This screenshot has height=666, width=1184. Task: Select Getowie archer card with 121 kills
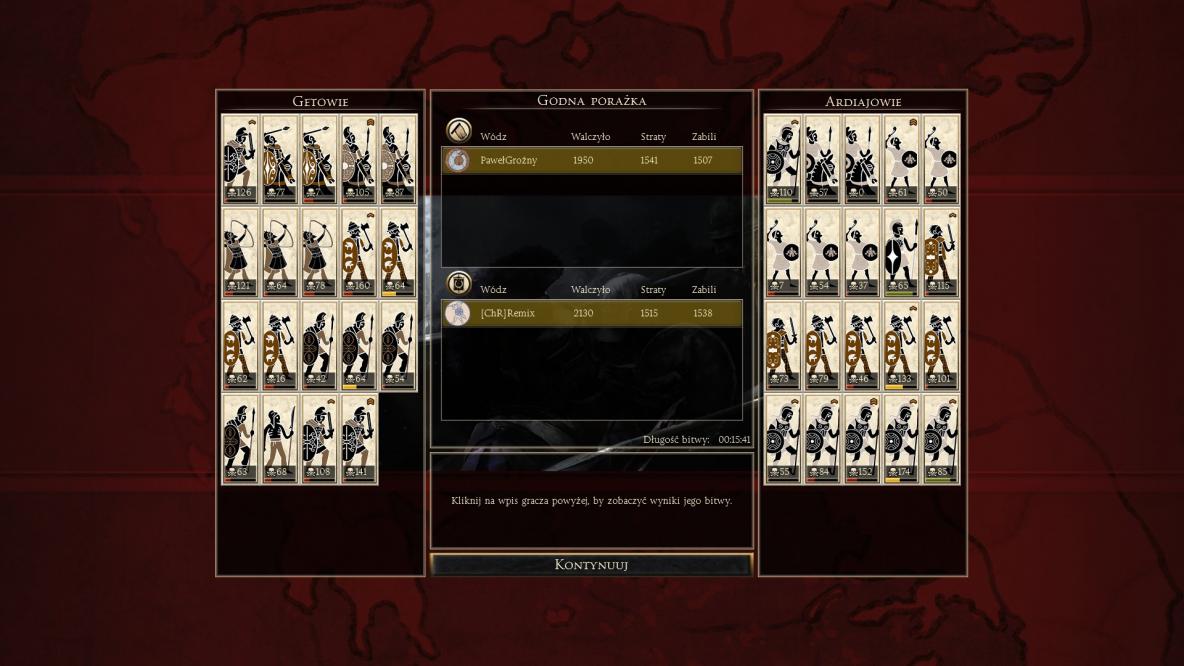click(240, 252)
